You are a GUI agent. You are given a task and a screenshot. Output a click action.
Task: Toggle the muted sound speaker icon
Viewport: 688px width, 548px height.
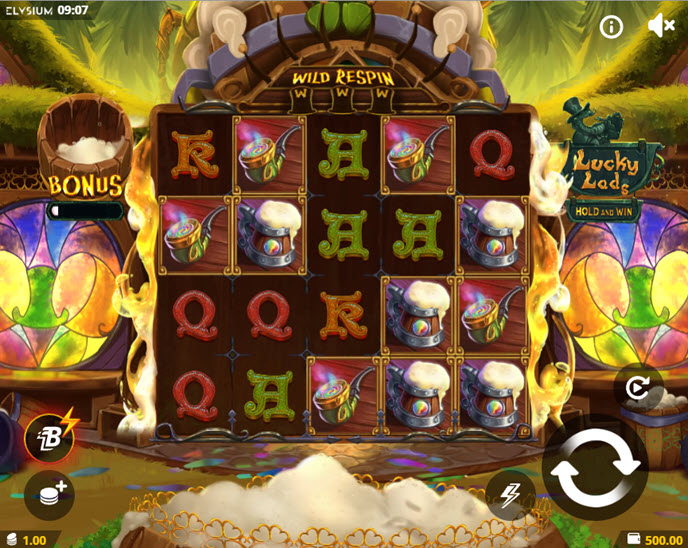point(661,27)
